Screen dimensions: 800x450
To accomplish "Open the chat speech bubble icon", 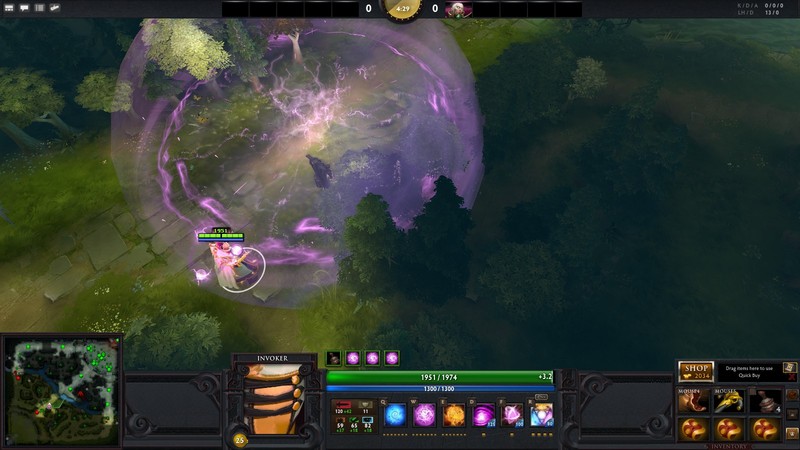I will 24,7.
